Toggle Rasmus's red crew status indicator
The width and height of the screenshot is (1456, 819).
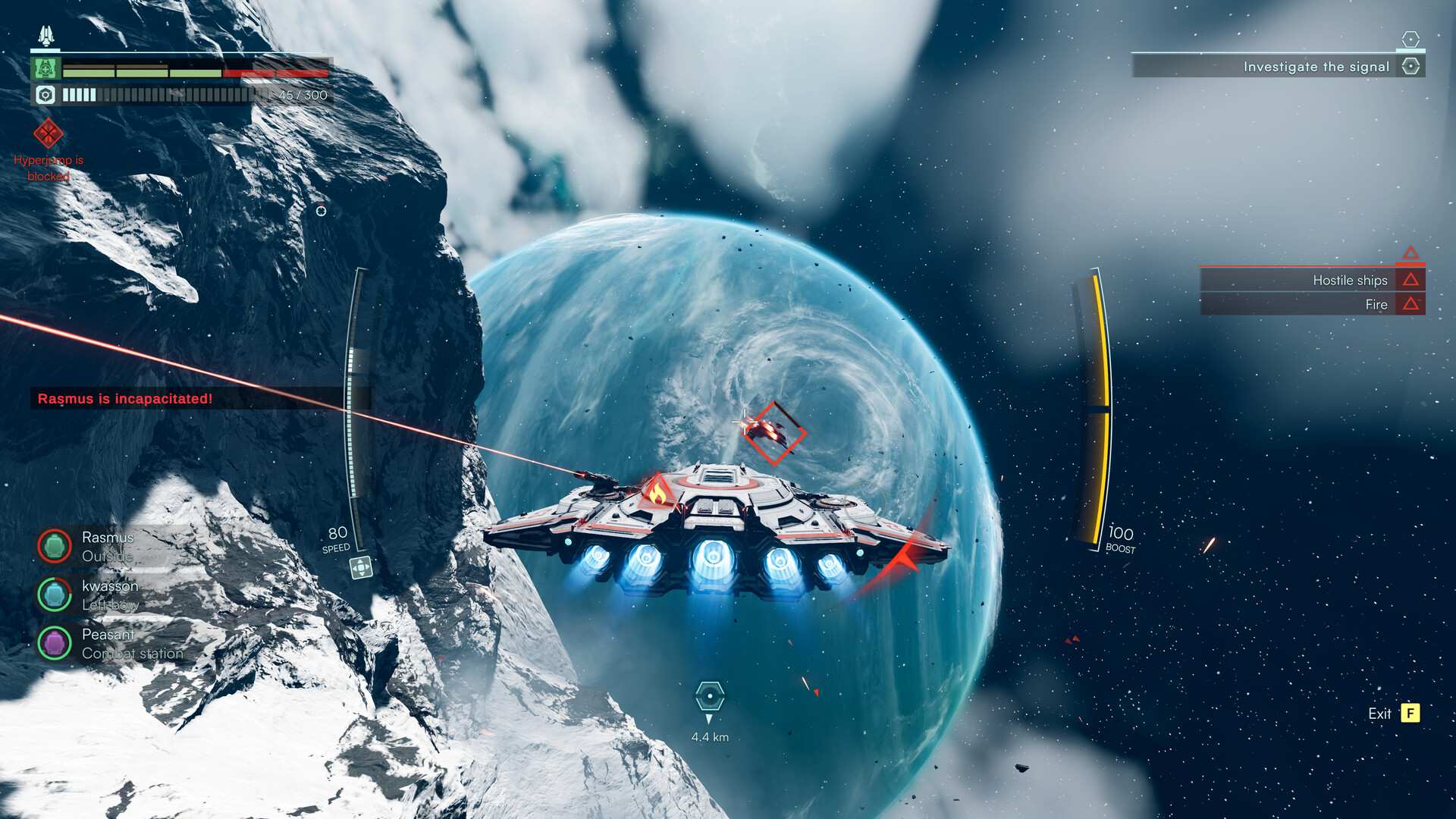[x=55, y=546]
